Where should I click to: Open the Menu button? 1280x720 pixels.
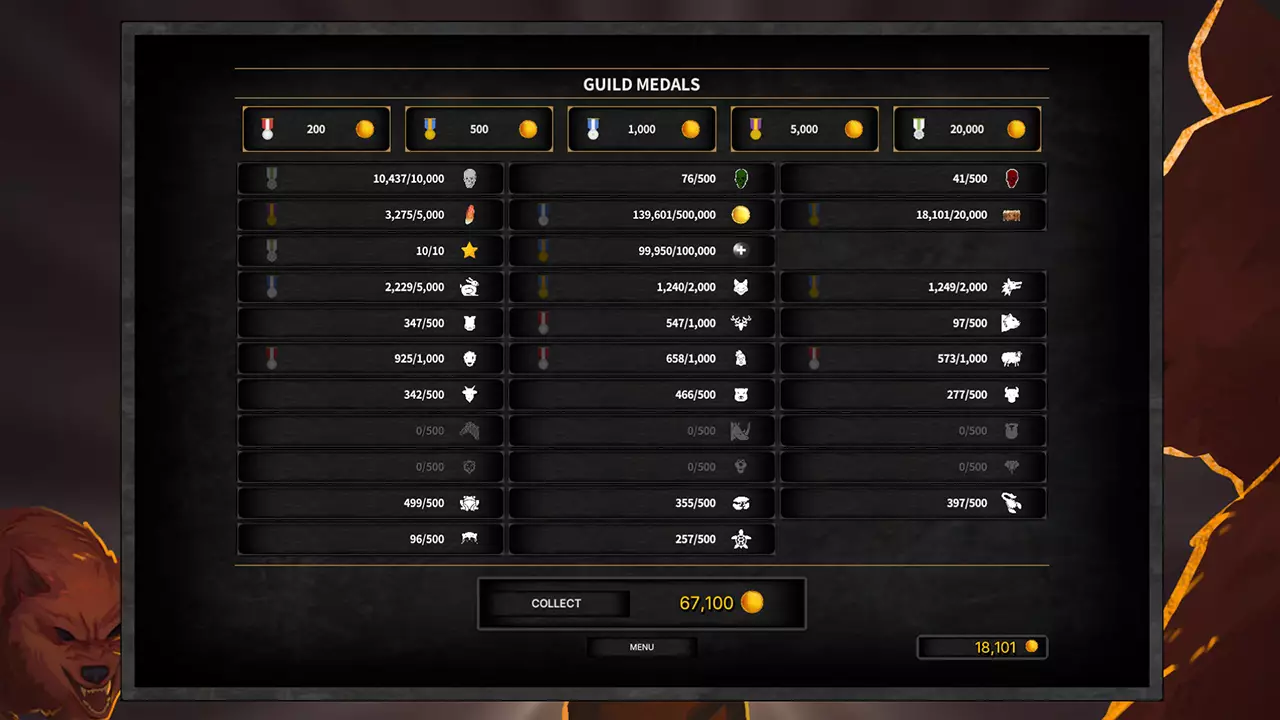tap(642, 647)
